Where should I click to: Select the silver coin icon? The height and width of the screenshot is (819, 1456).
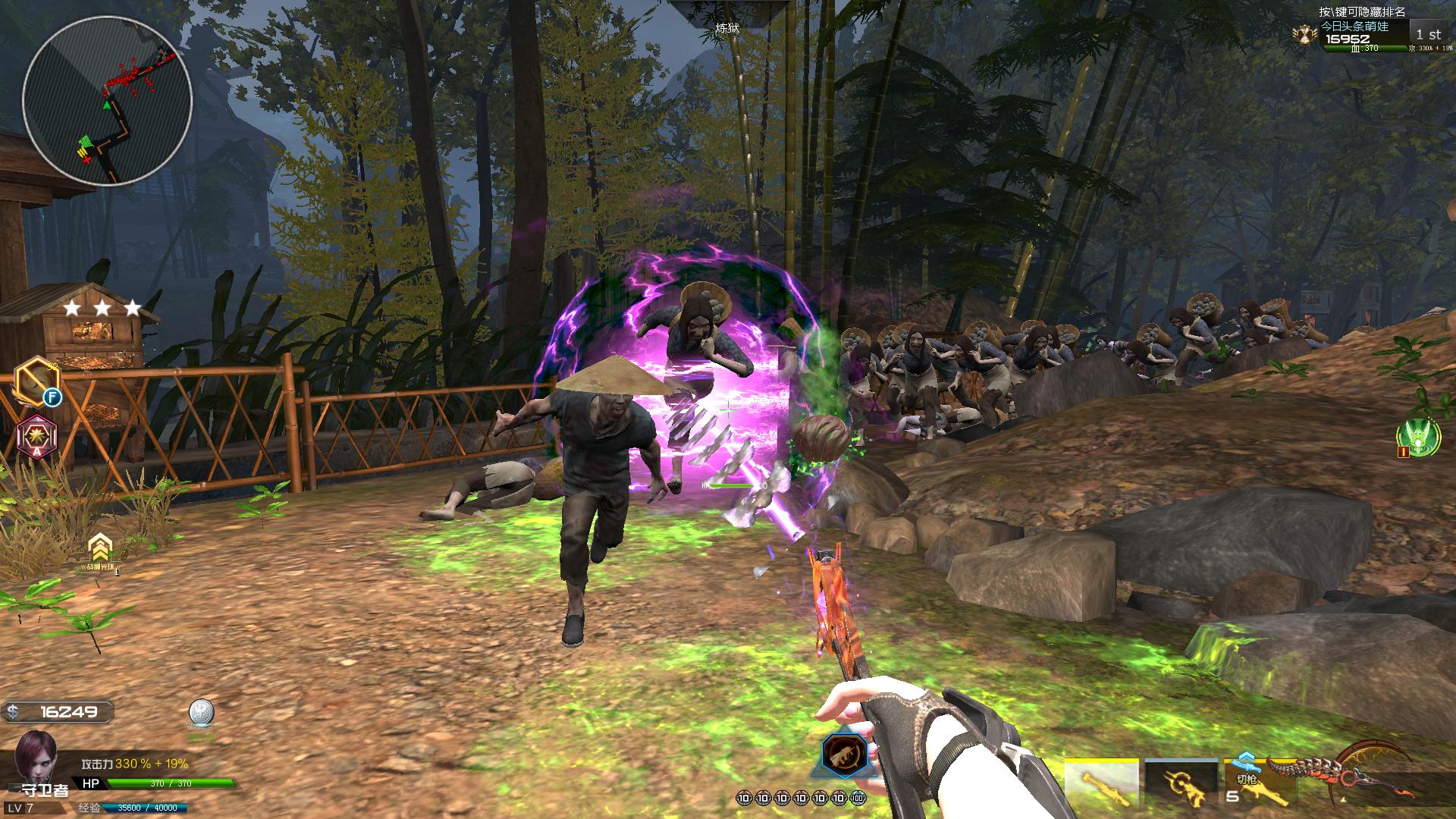(x=201, y=714)
